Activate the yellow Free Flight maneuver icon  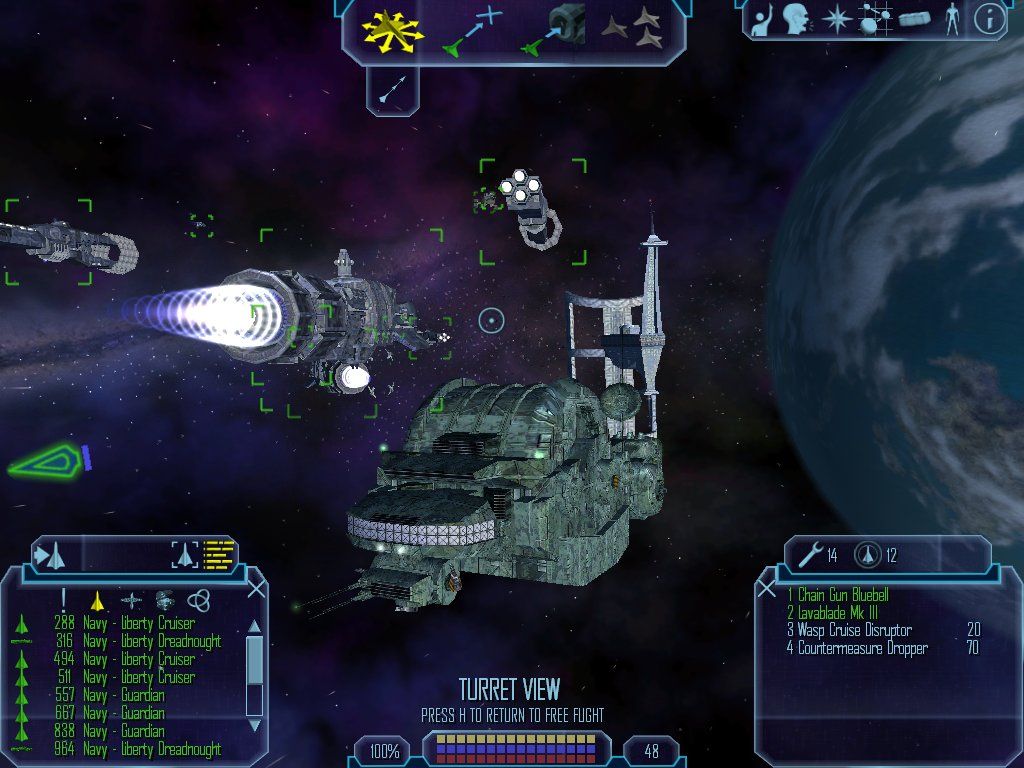(392, 30)
